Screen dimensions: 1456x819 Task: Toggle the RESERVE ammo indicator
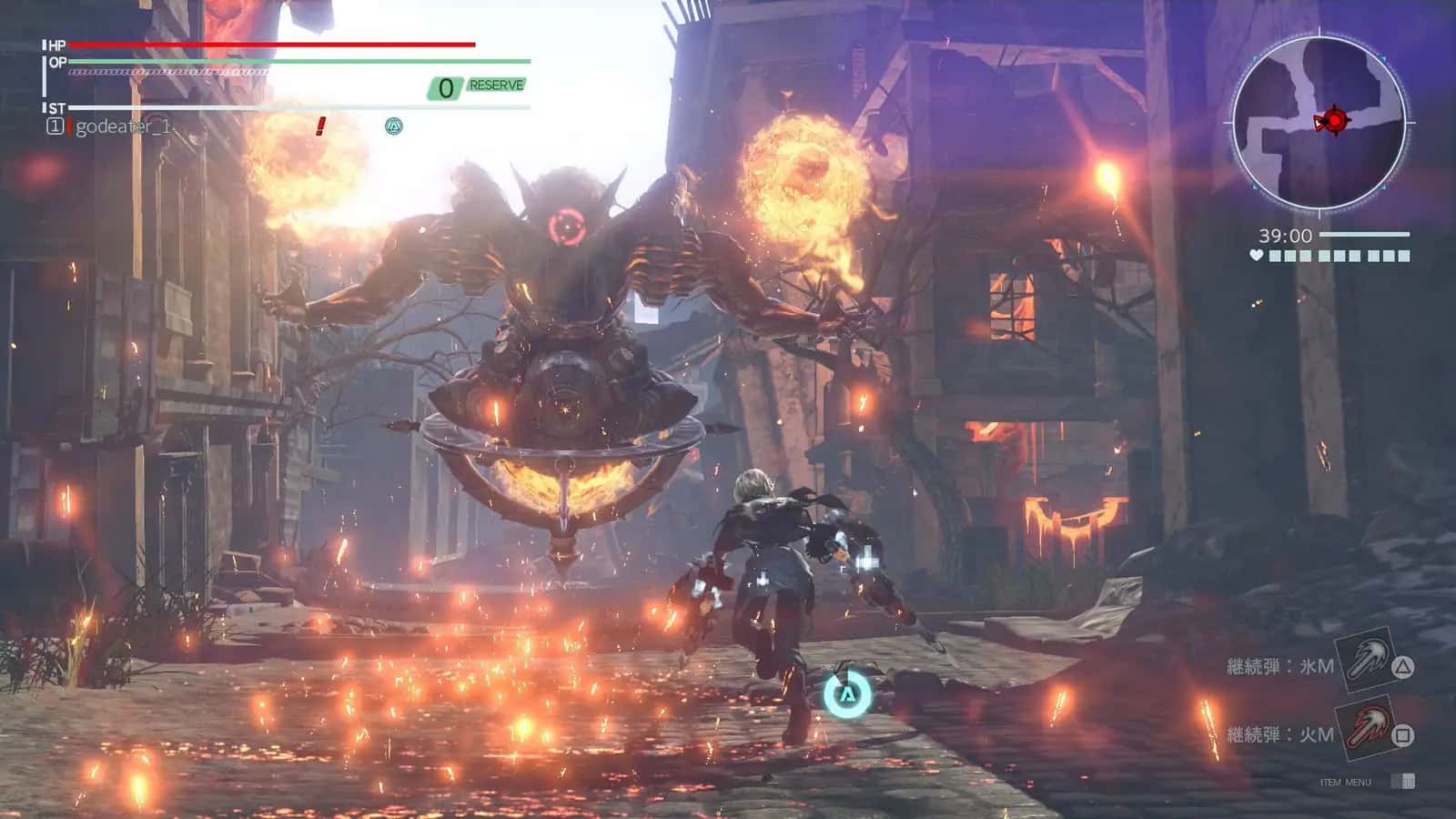tap(496, 86)
